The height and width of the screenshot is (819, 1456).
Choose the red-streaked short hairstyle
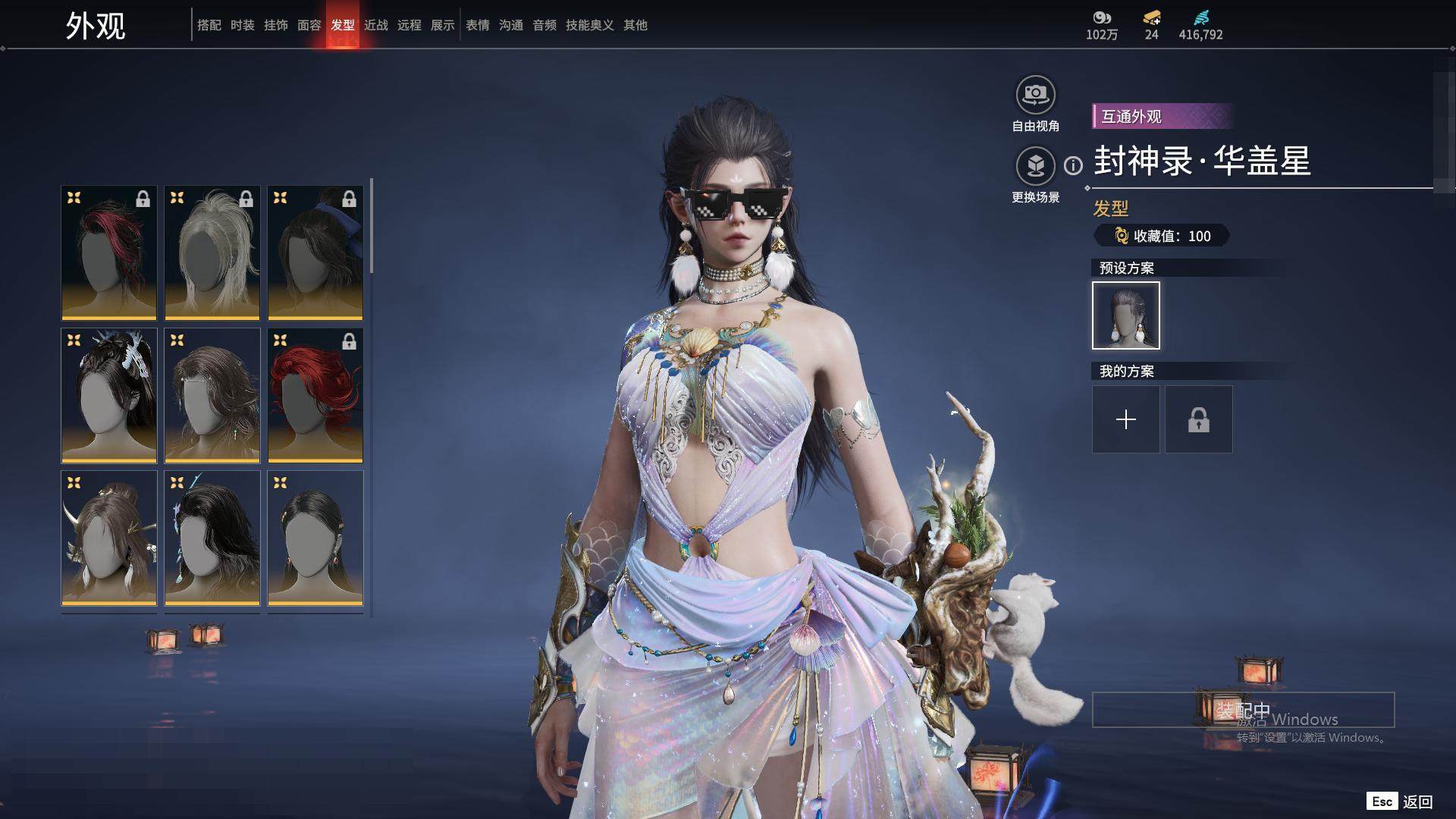click(x=108, y=253)
